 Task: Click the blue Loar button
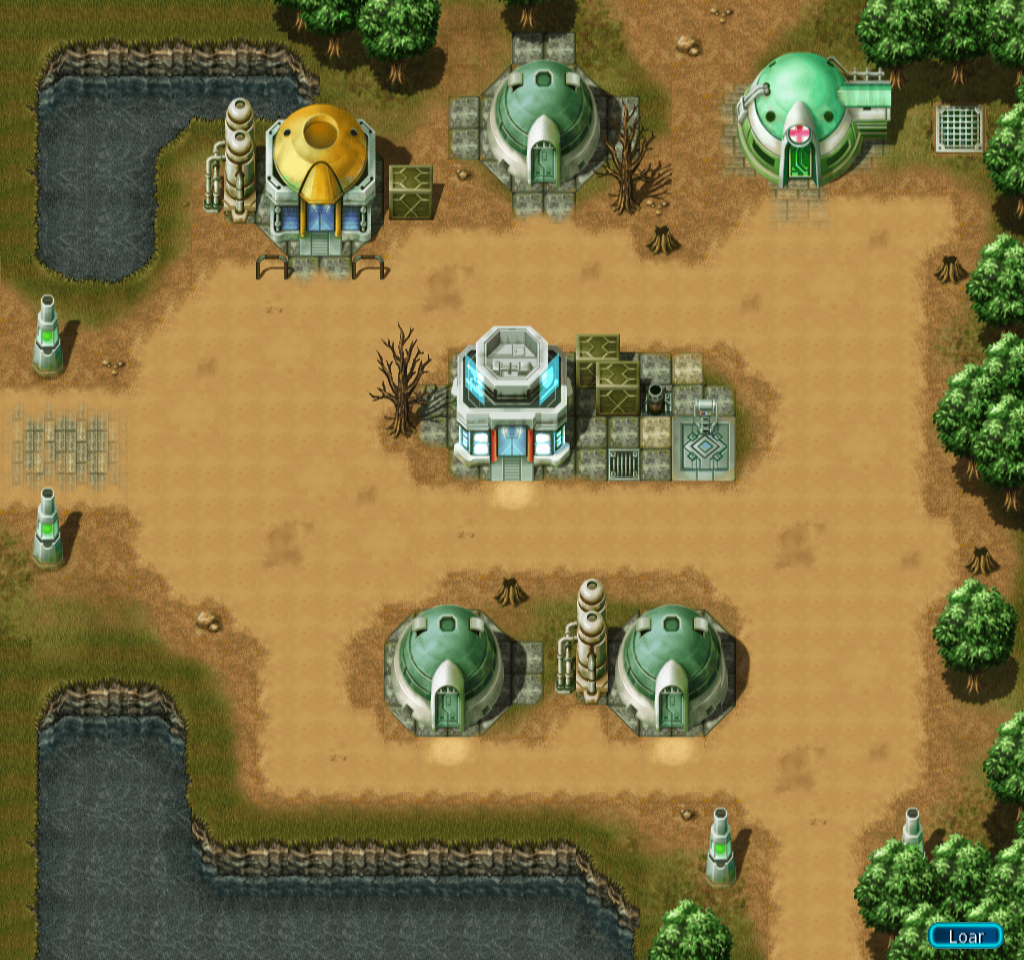[965, 936]
